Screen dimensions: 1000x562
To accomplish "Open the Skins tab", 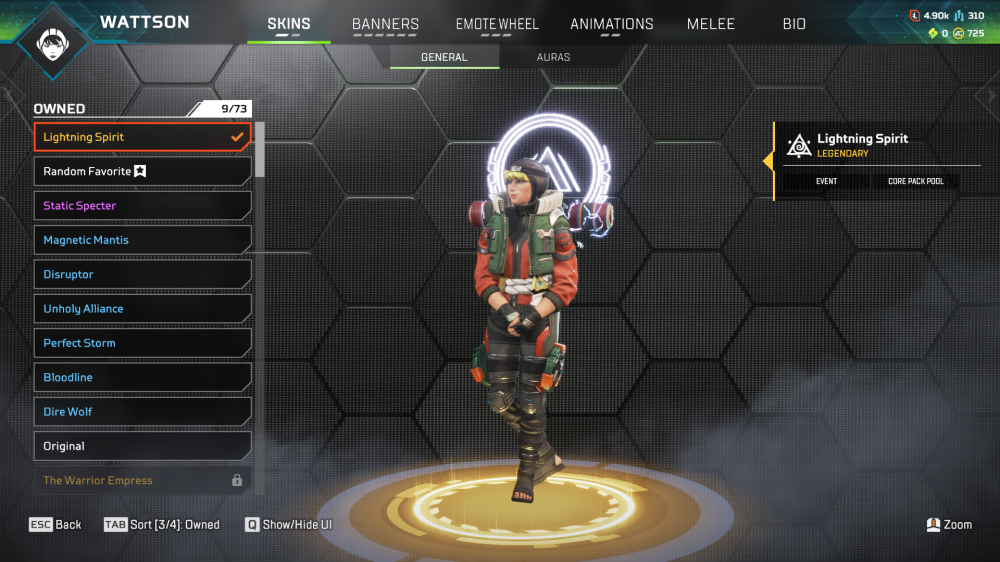I will tap(289, 24).
